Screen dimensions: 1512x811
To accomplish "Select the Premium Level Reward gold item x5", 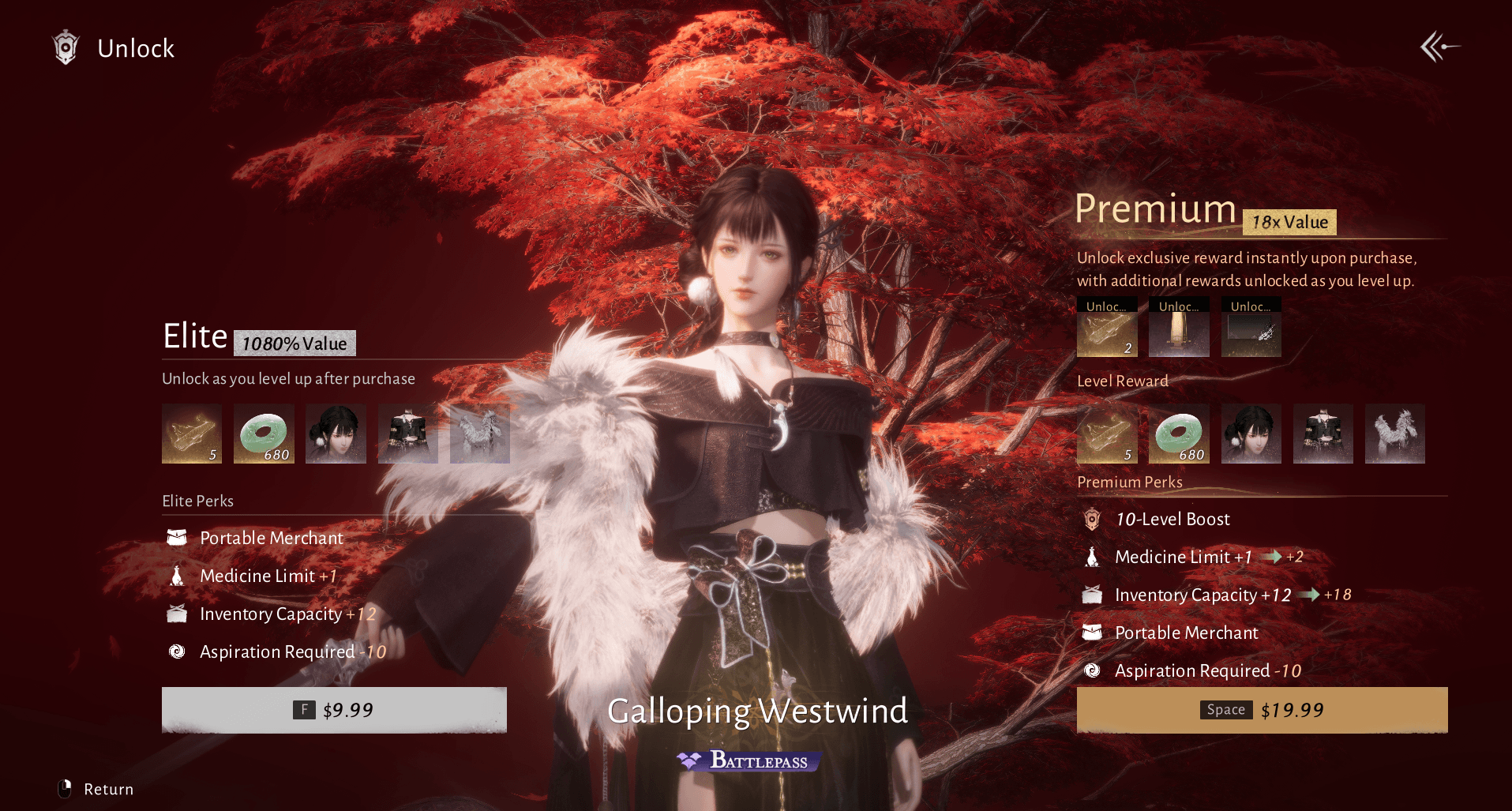I will click(x=1107, y=434).
